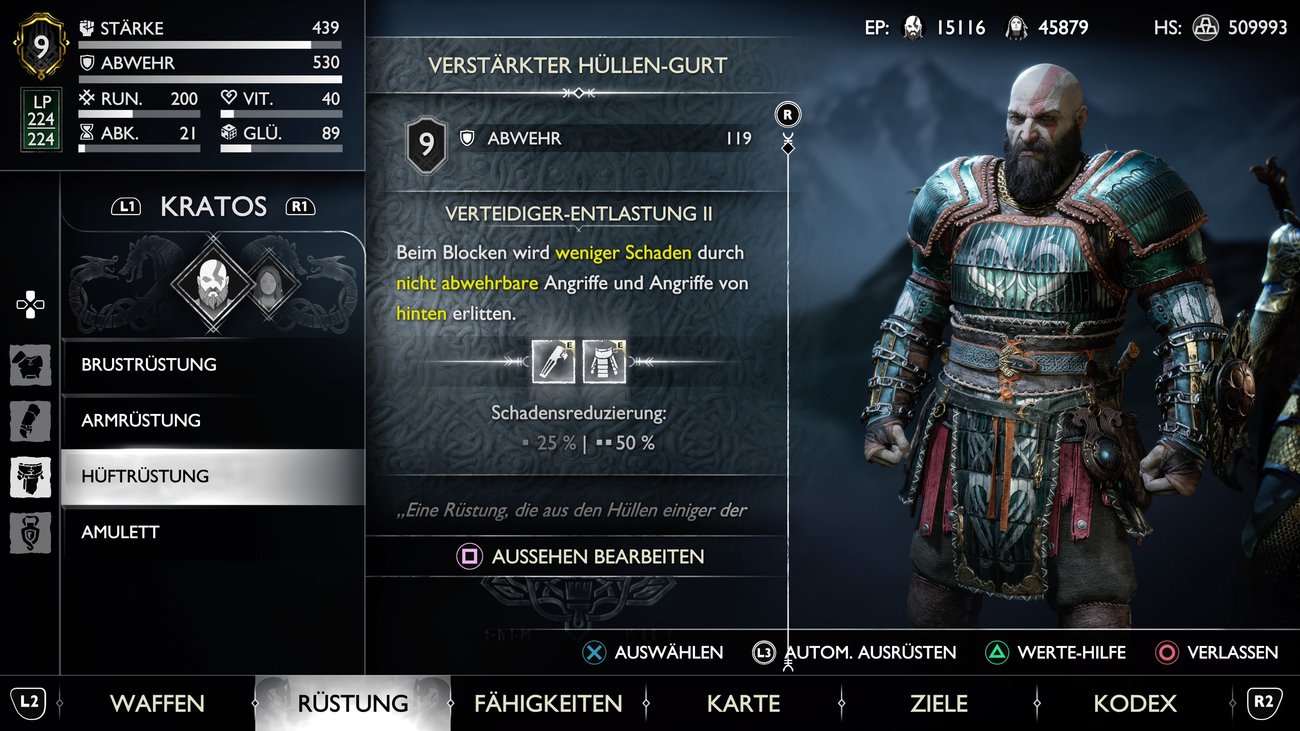The image size is (1300, 731).
Task: Click the vertical R-stick scroll indicator
Action: [787, 114]
